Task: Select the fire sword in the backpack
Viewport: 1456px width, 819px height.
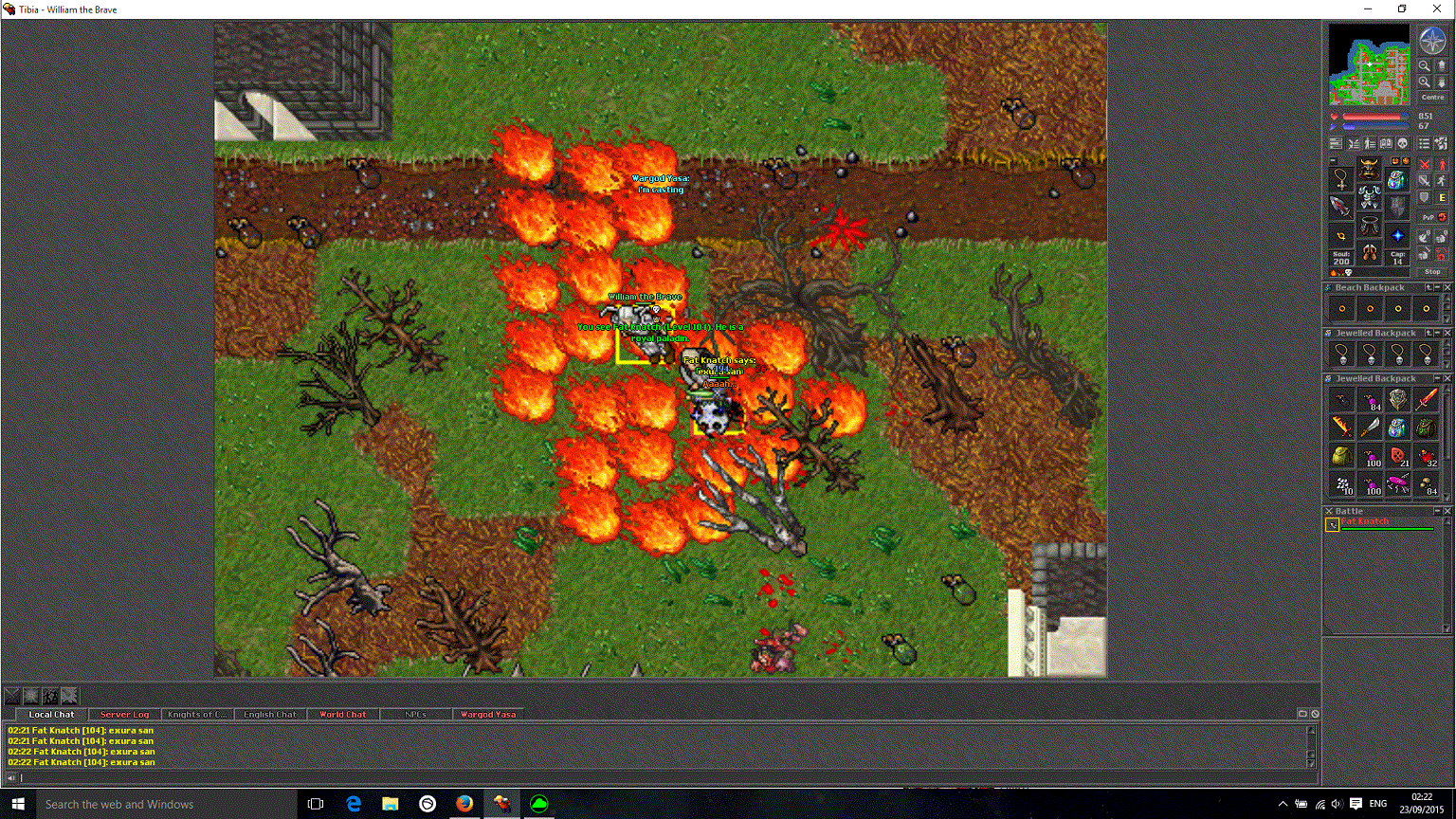Action: click(1427, 399)
